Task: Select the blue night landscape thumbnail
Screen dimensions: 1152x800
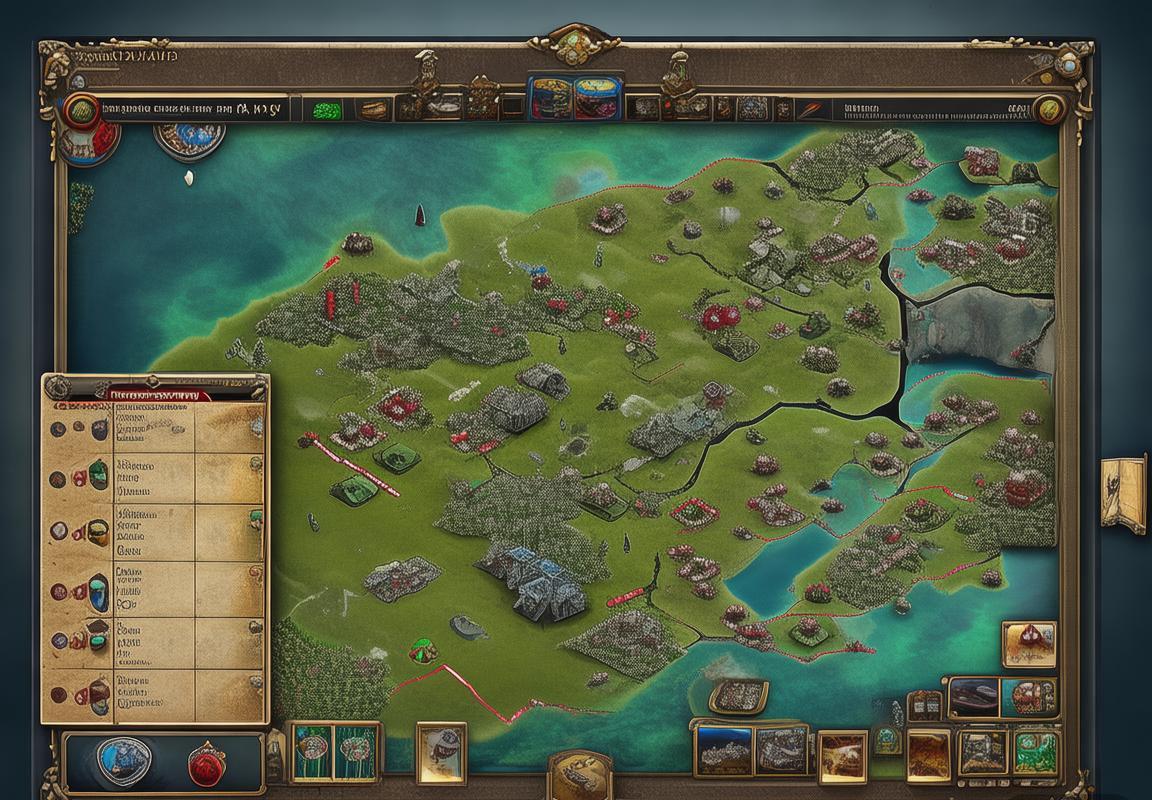Action: [x=722, y=750]
